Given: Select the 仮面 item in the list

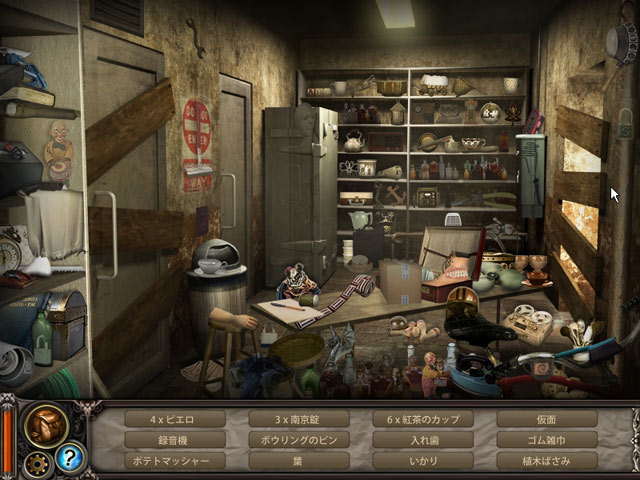Looking at the screenshot, I should point(546,419).
